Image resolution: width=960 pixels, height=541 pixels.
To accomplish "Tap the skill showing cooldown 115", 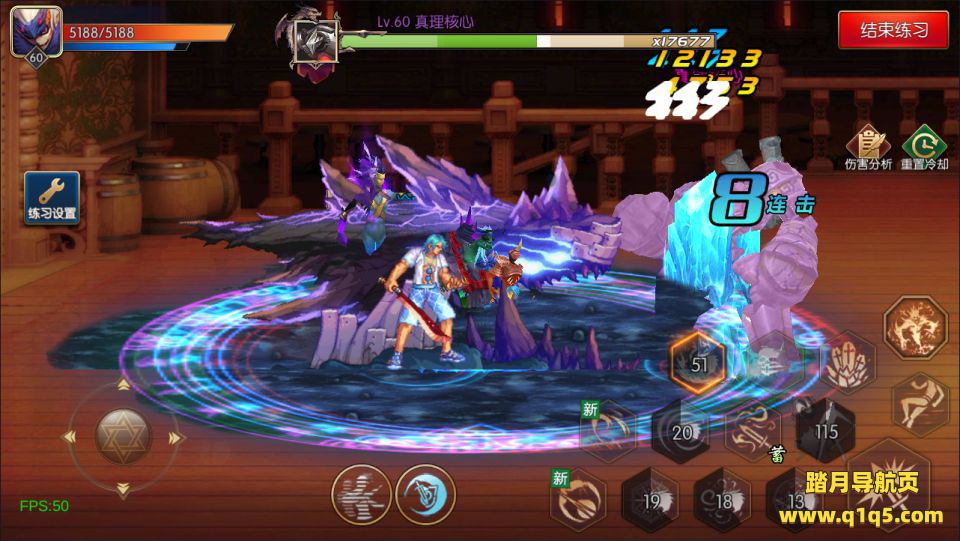I will [825, 430].
